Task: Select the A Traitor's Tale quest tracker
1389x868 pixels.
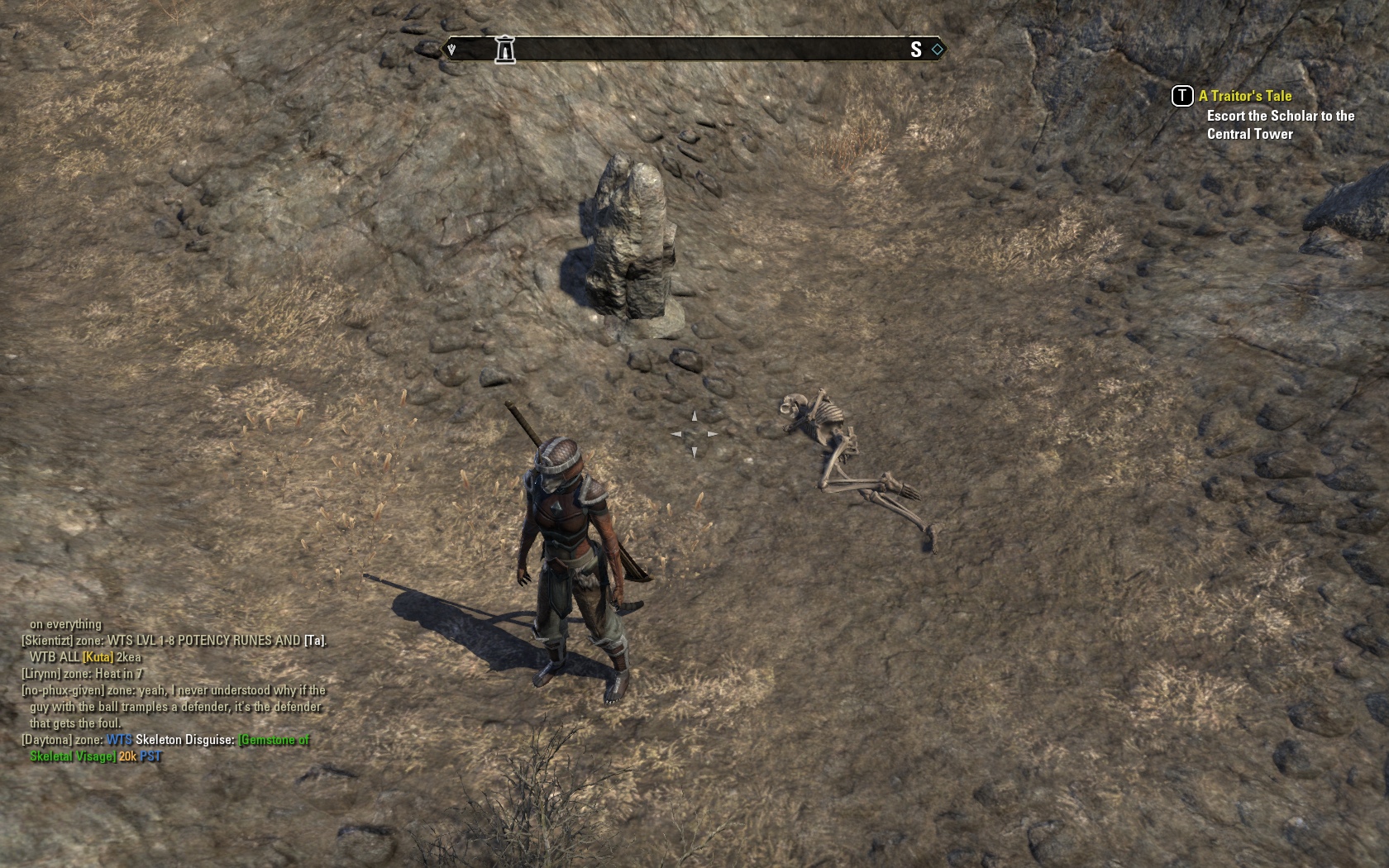Action: [x=1244, y=96]
